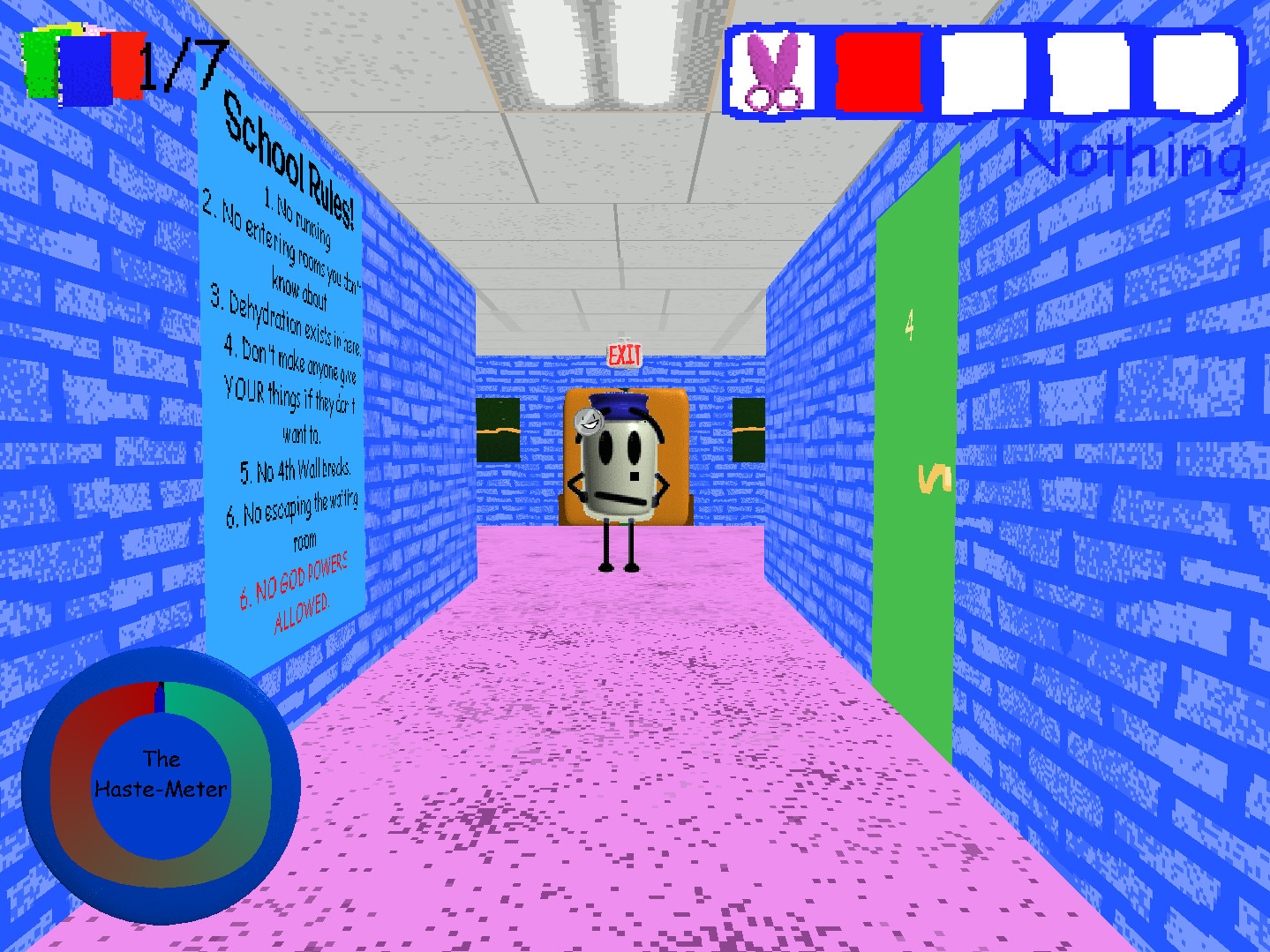
Task: Click the EXIT sign above the hallway
Action: tap(625, 356)
